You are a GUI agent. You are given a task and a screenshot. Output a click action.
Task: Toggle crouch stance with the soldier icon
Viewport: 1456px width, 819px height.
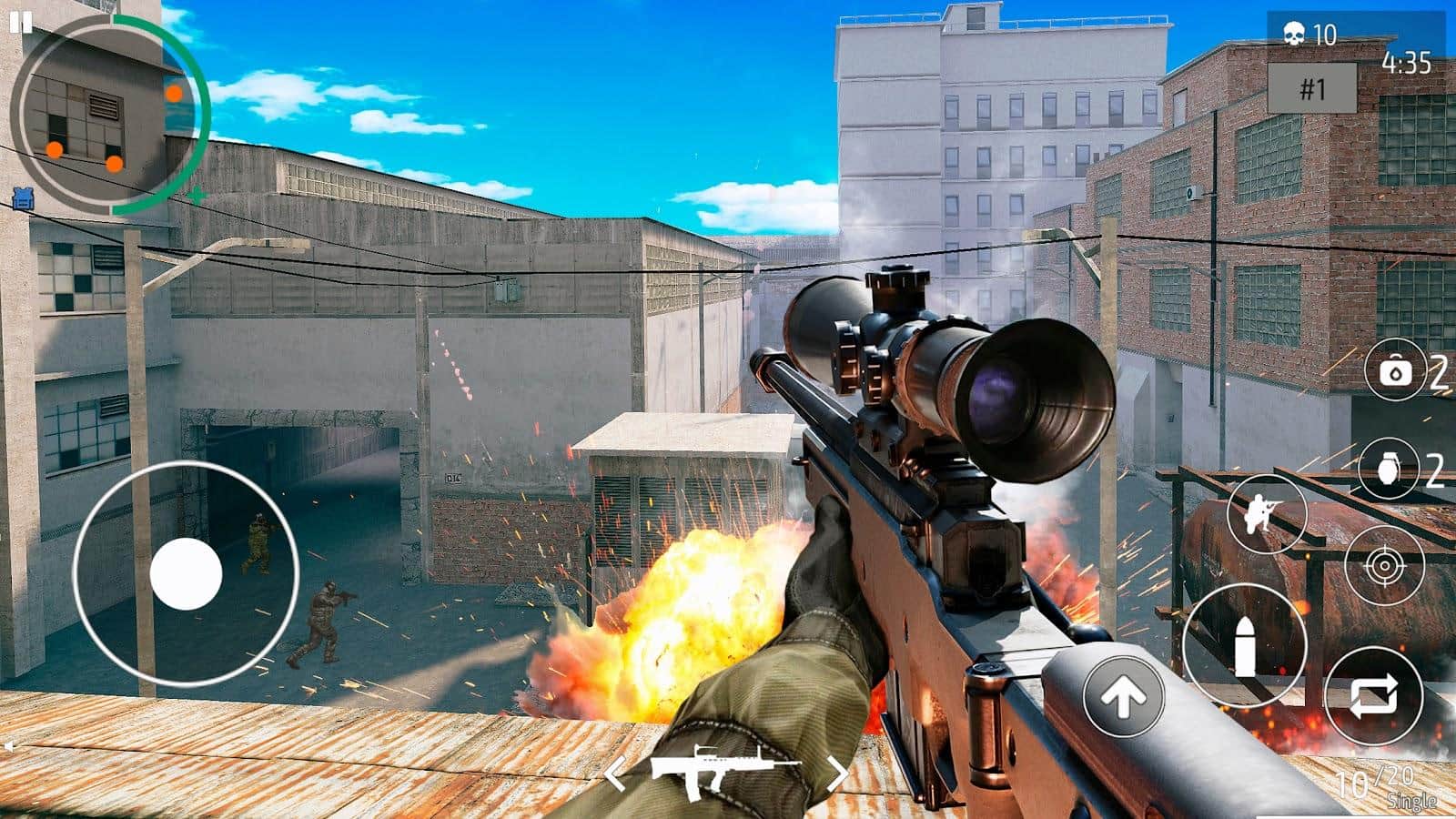coord(1266,513)
